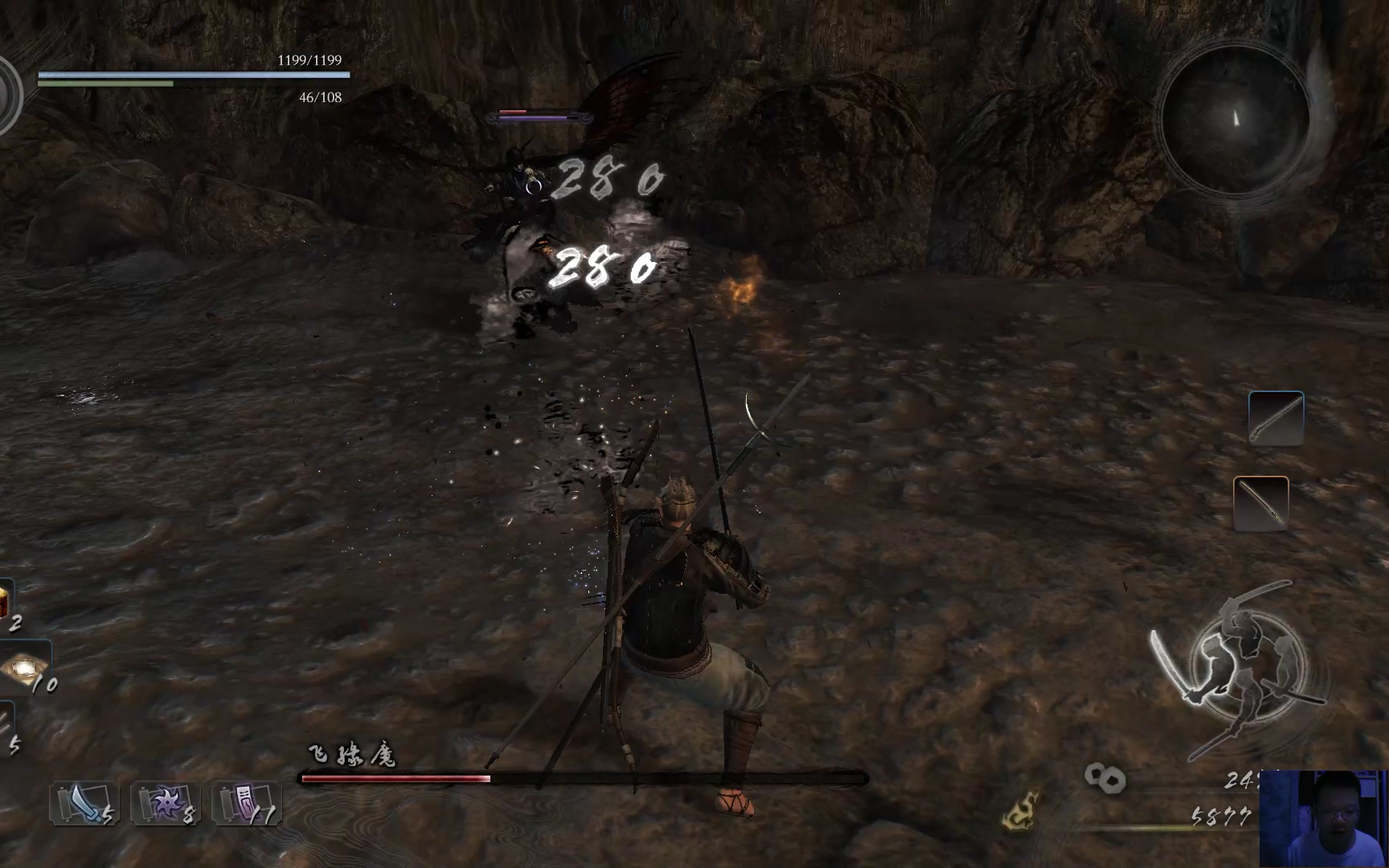The height and width of the screenshot is (868, 1389).
Task: Activate the purple talisman scroll slot
Action: pyautogui.click(x=247, y=804)
